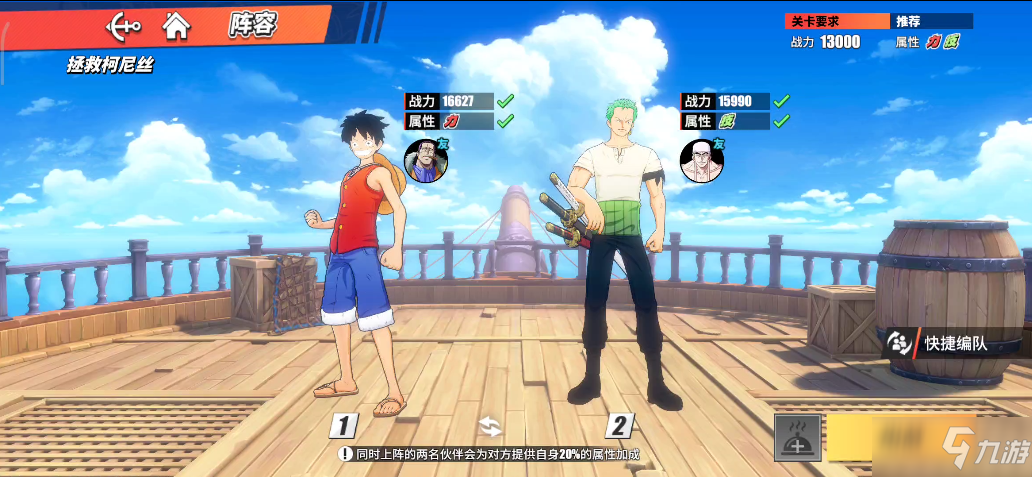Return to the home screen via house icon
This screenshot has width=1032, height=477.
pyautogui.click(x=177, y=25)
